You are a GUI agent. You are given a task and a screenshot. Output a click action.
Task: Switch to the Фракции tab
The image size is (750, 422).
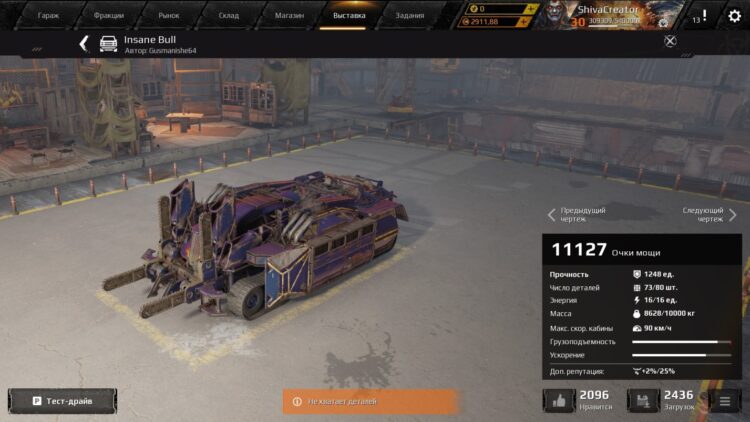[109, 15]
